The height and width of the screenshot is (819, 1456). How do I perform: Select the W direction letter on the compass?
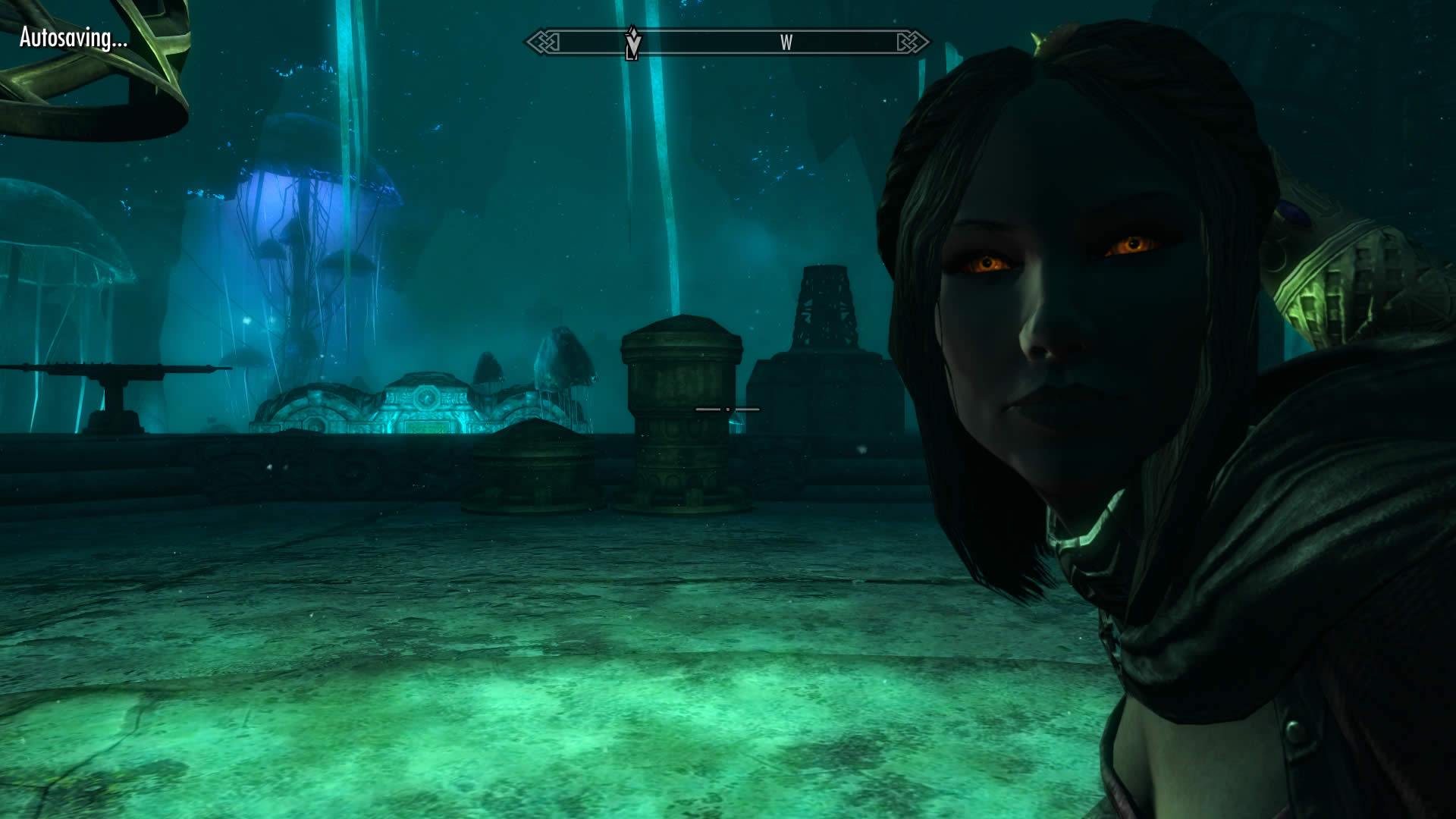pos(786,42)
